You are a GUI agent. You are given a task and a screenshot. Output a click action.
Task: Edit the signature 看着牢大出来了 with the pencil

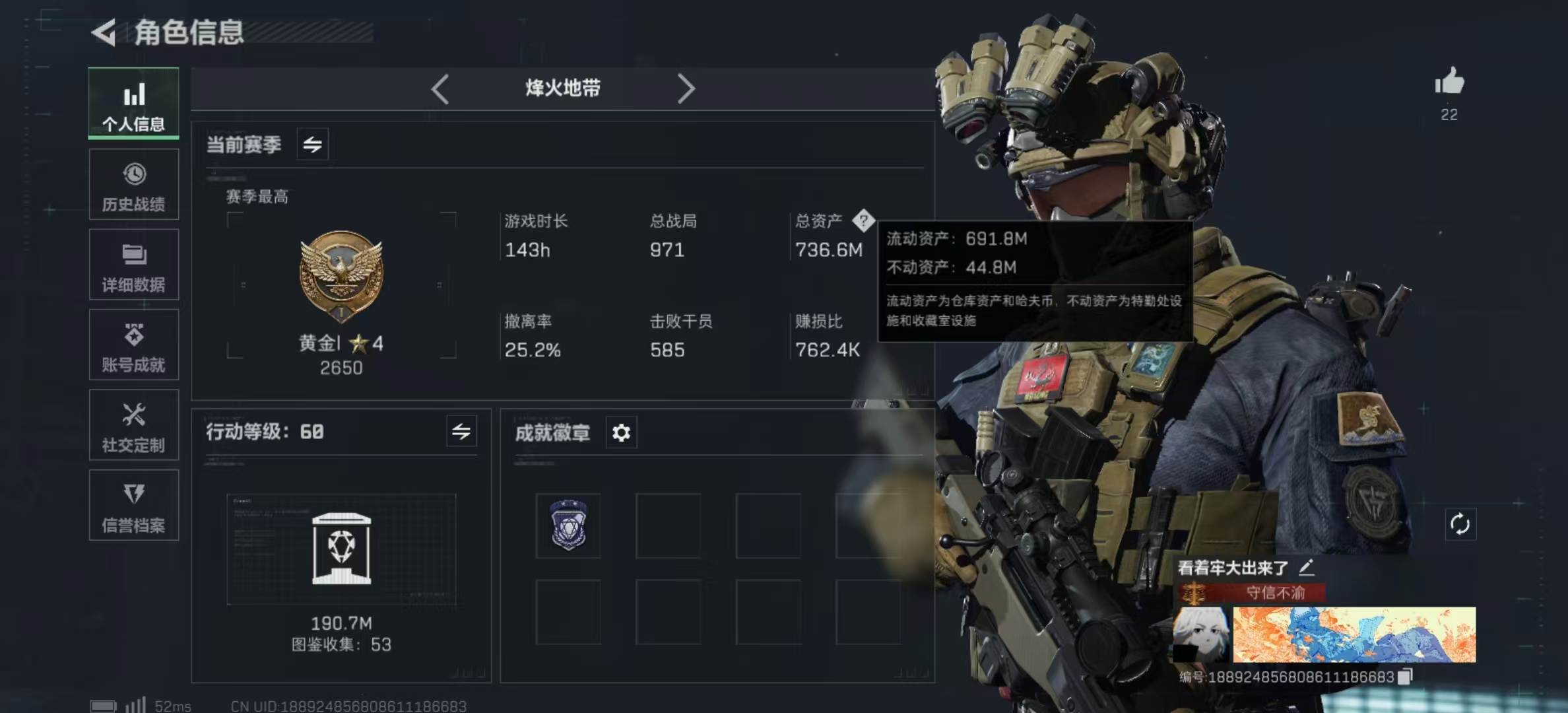1306,567
